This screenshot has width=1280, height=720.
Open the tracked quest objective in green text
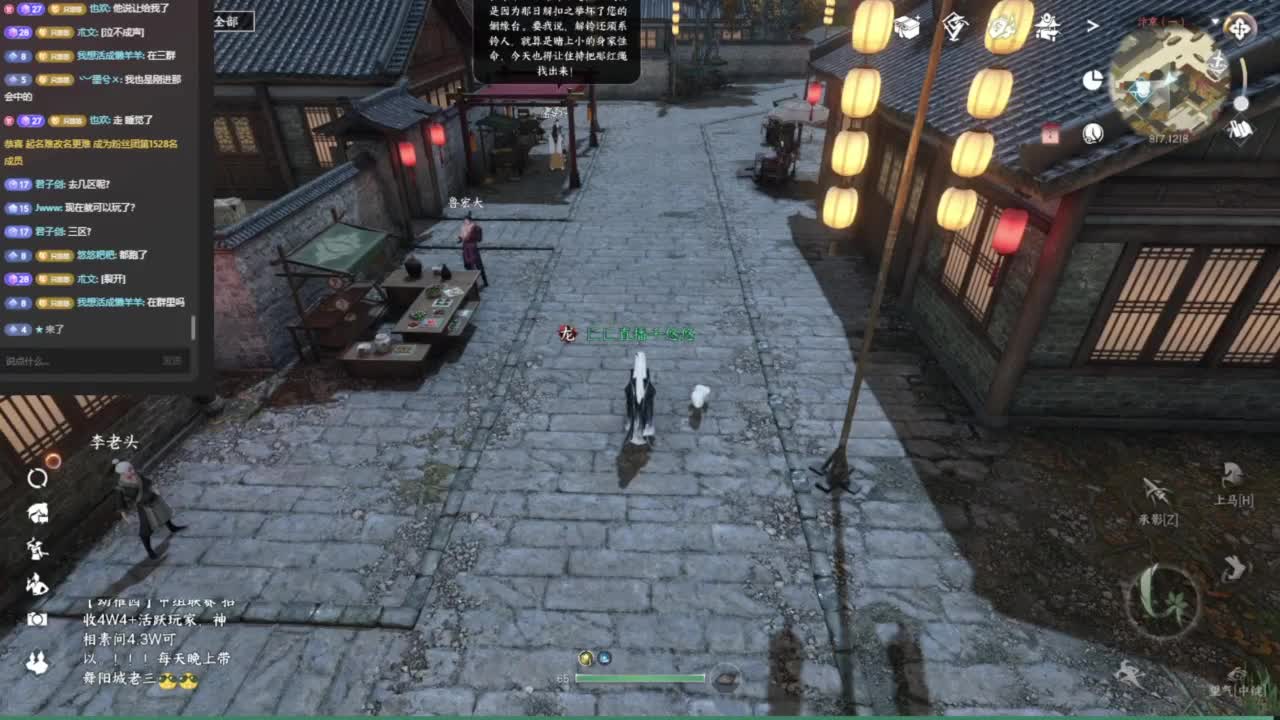click(640, 335)
